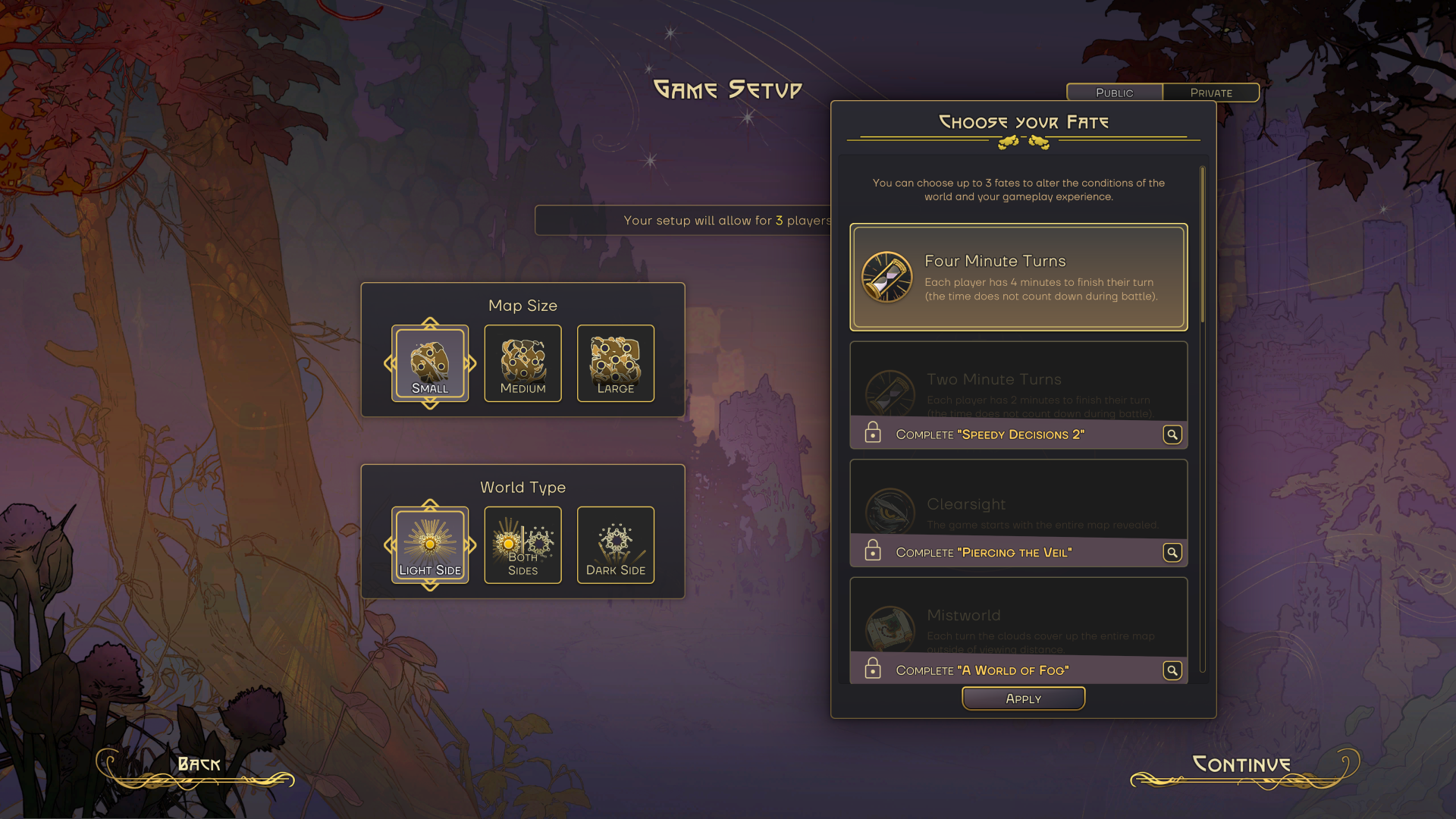Switch lobby to Private

[x=1211, y=93]
